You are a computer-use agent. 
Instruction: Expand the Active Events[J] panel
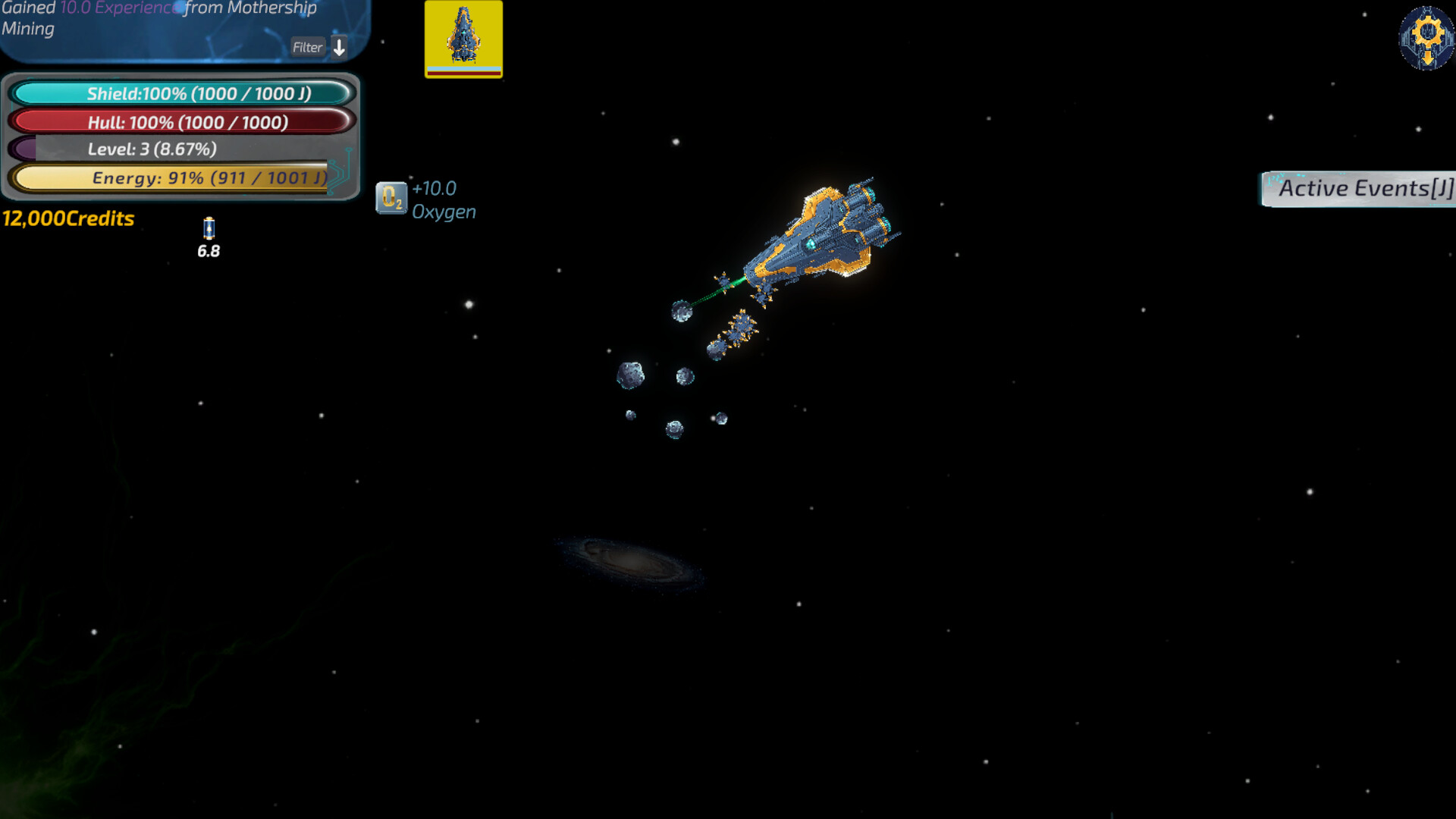(x=1365, y=188)
